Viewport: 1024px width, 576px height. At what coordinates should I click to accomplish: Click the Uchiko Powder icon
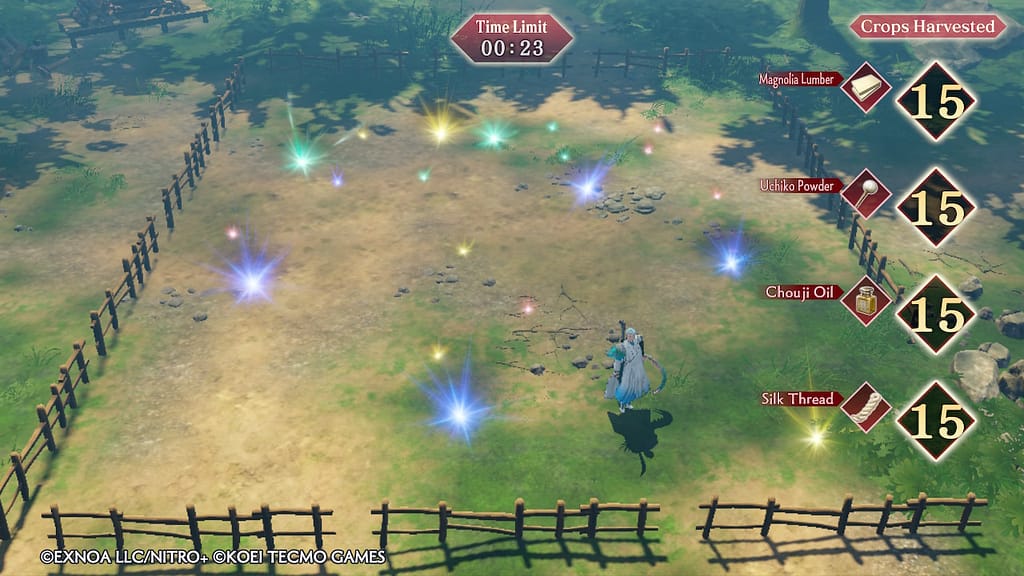point(865,194)
